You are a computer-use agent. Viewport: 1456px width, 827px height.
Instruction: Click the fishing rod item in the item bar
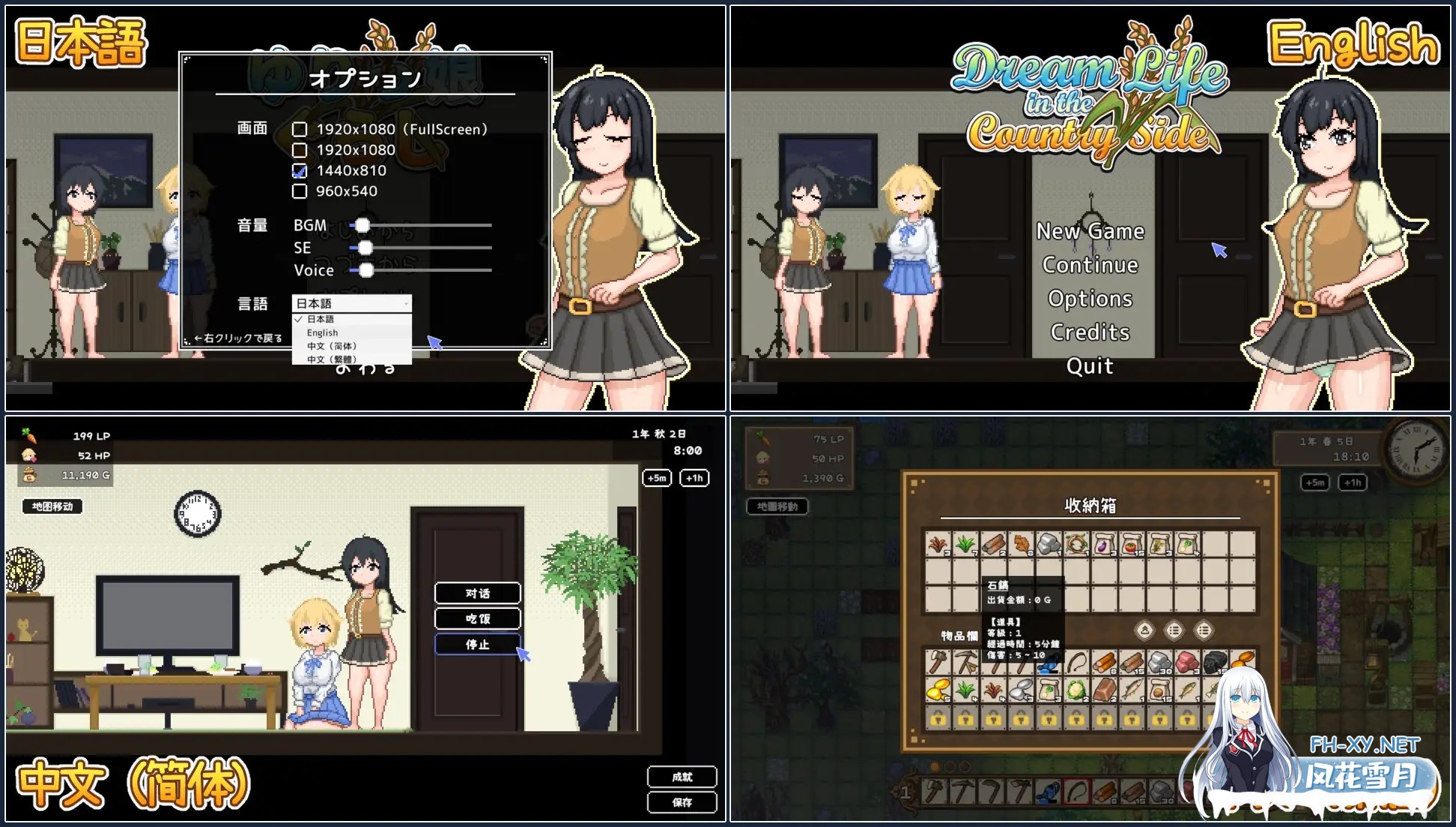point(1076,661)
